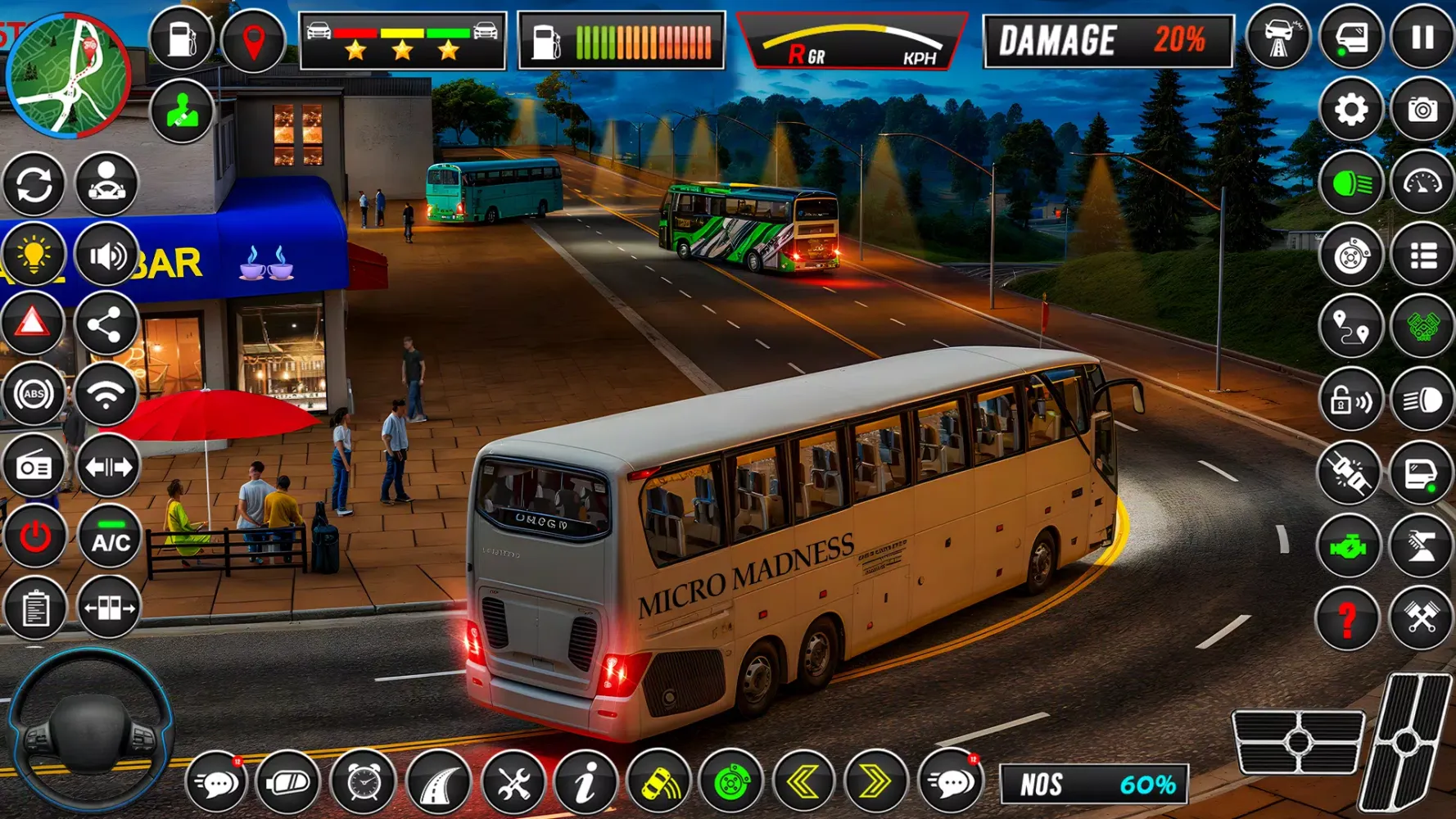This screenshot has width=1456, height=819.
Task: Click the red question mark help button
Action: [1348, 618]
